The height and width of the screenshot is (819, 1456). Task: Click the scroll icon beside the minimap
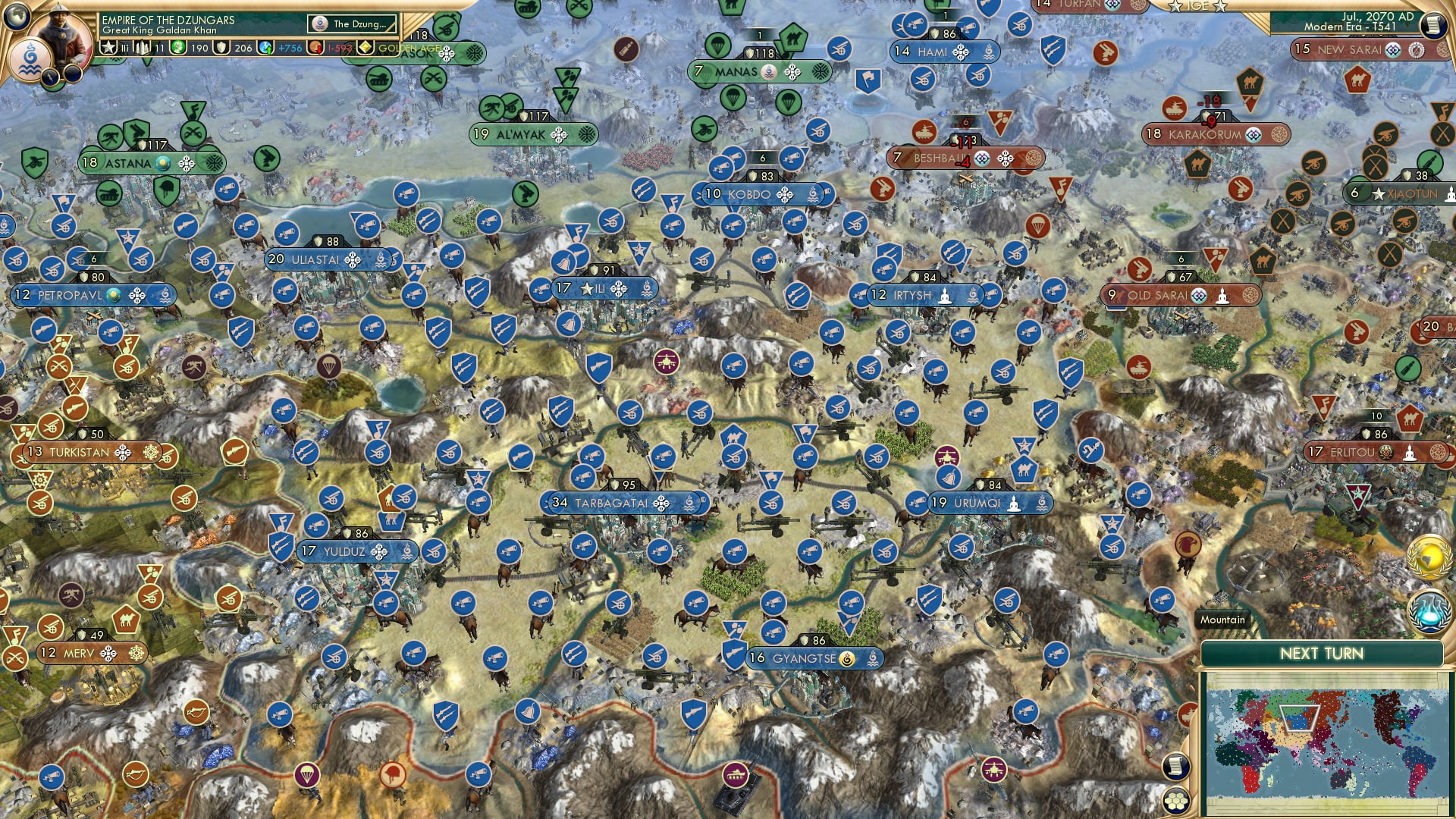coord(1176,767)
